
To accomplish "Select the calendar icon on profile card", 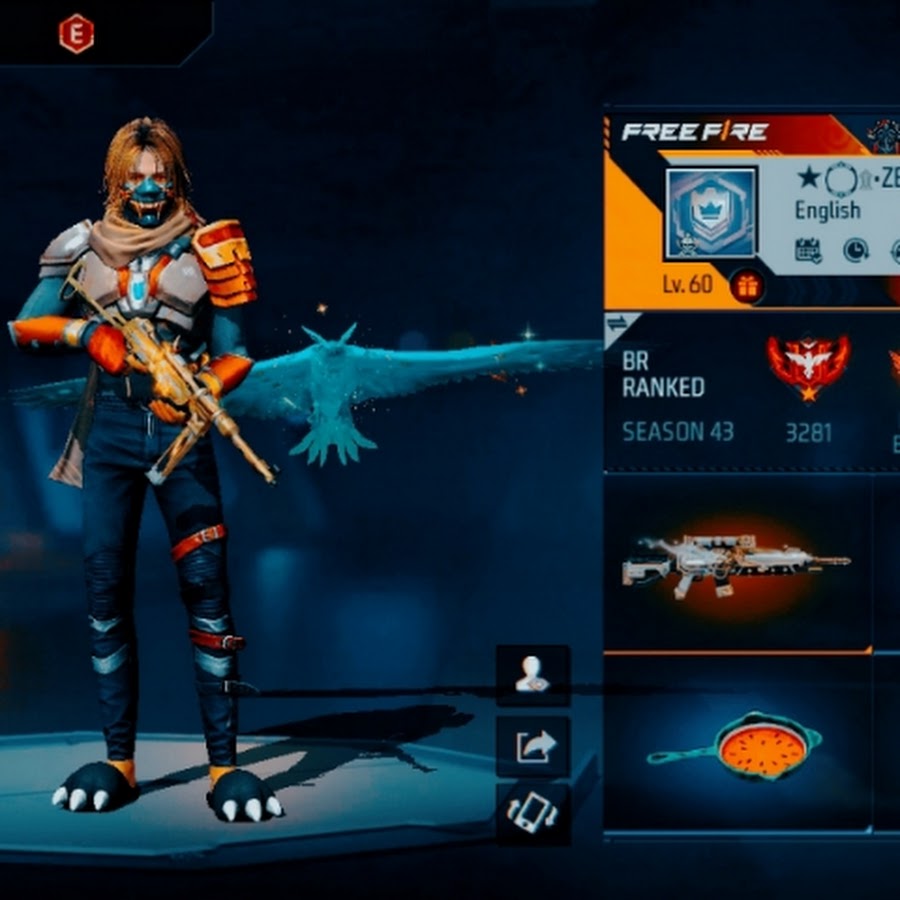I will coord(808,250).
